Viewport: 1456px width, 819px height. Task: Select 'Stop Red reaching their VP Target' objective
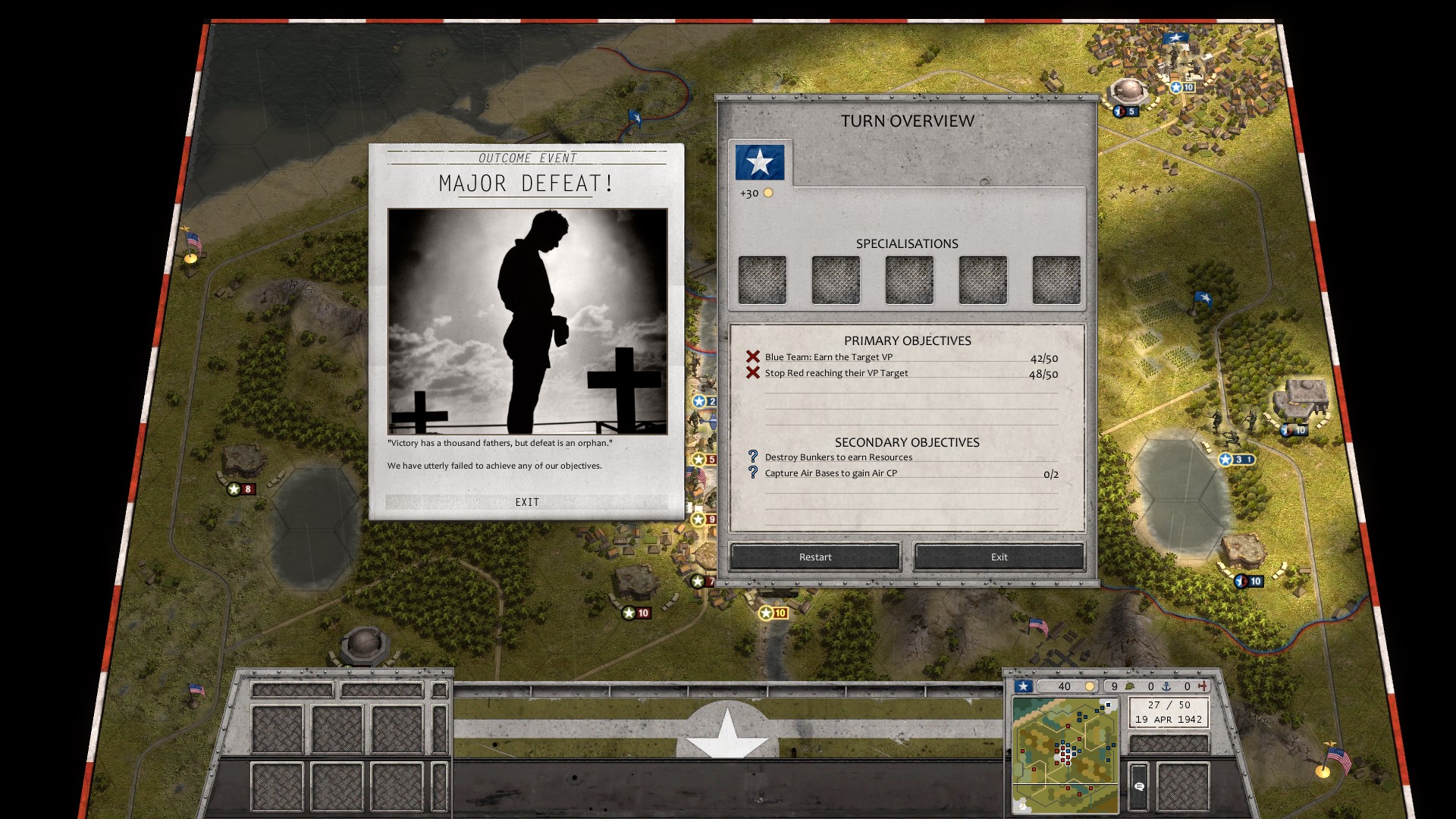pyautogui.click(x=836, y=373)
